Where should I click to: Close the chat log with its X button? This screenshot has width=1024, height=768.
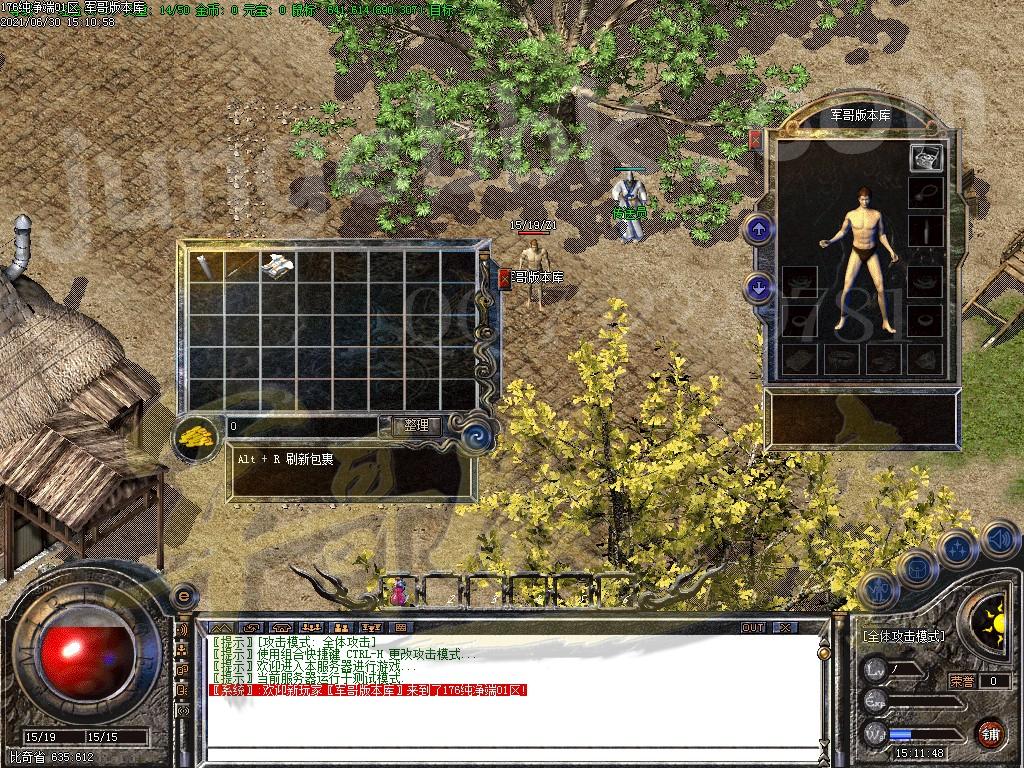[x=784, y=627]
